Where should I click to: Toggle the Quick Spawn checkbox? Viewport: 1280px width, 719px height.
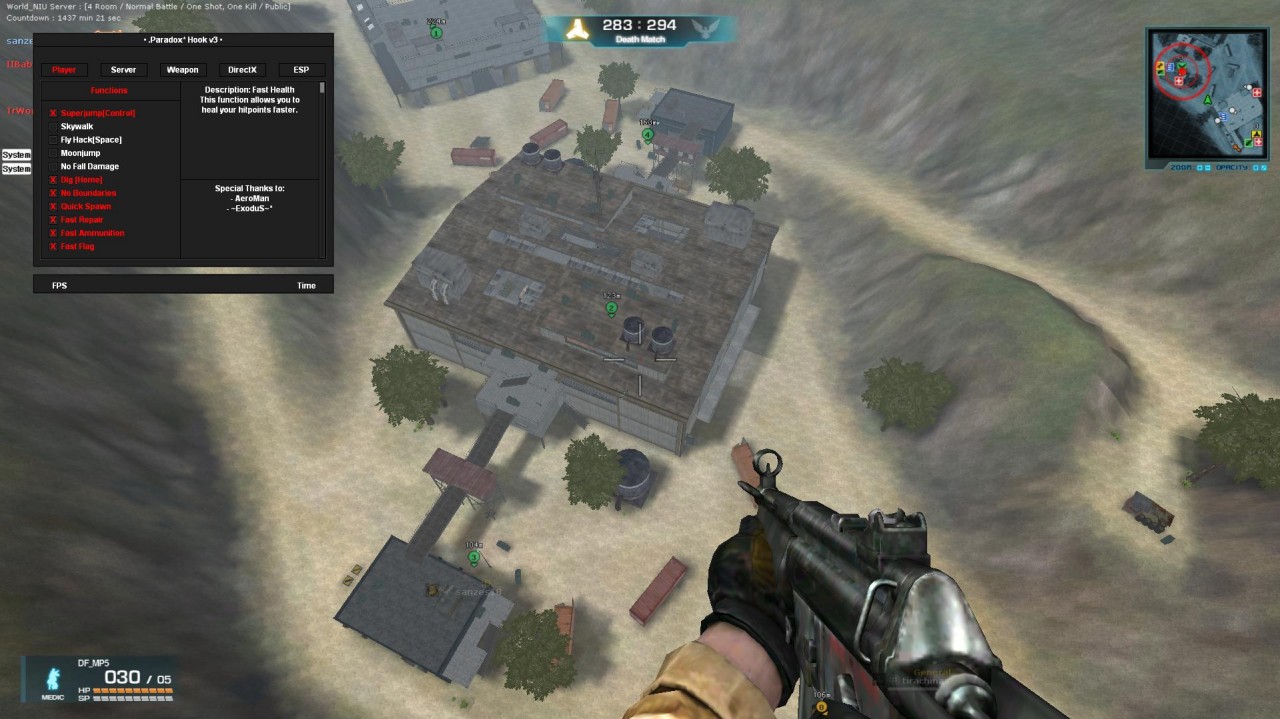point(54,206)
